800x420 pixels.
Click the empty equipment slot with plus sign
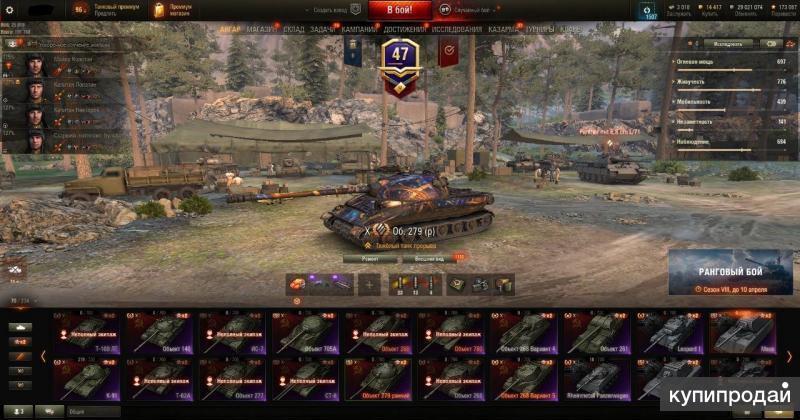coord(370,284)
